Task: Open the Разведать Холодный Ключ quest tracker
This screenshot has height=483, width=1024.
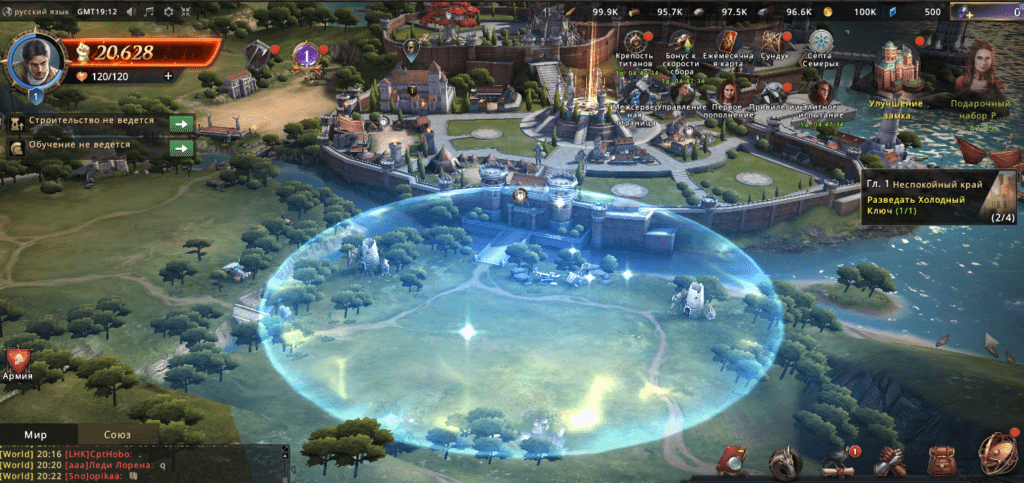Action: tap(938, 195)
